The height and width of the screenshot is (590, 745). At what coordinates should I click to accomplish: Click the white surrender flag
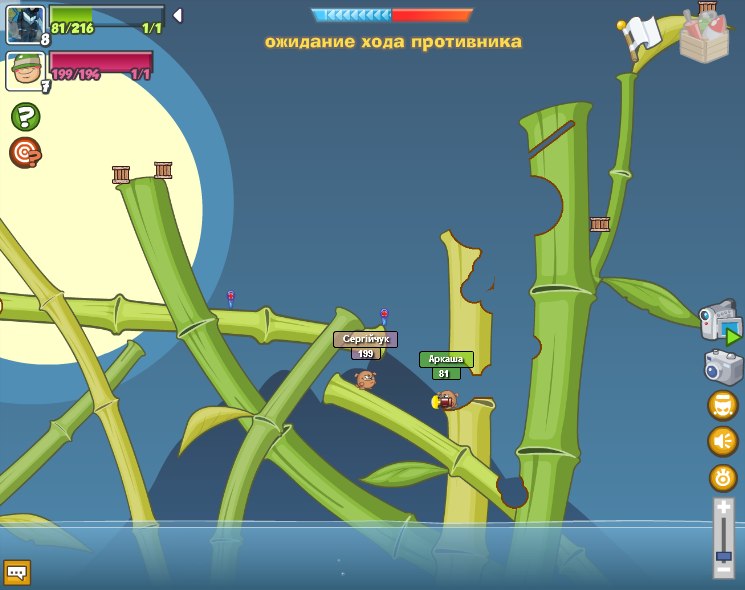(640, 36)
